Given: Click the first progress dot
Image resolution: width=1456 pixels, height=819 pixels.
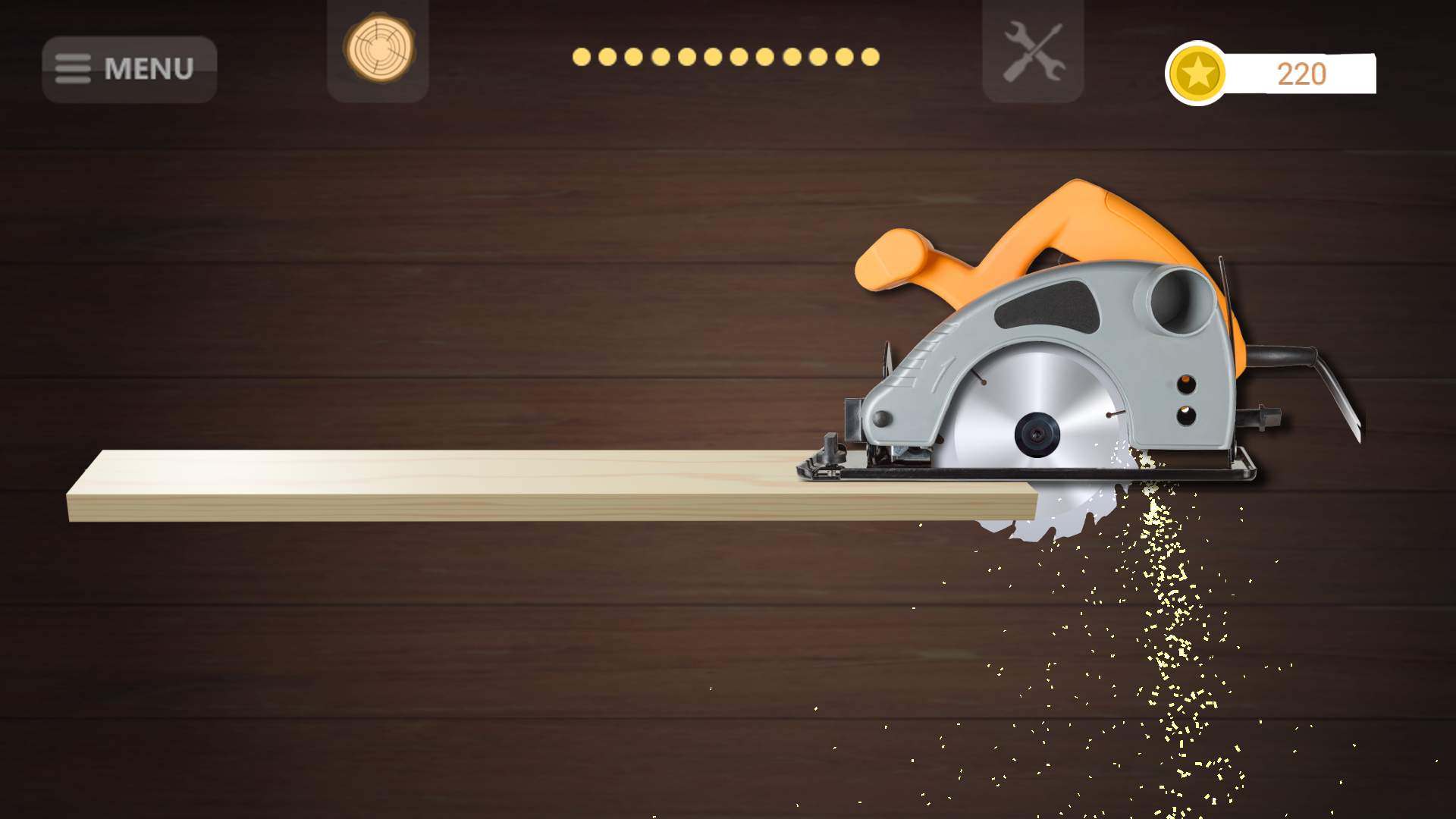Looking at the screenshot, I should tap(580, 55).
